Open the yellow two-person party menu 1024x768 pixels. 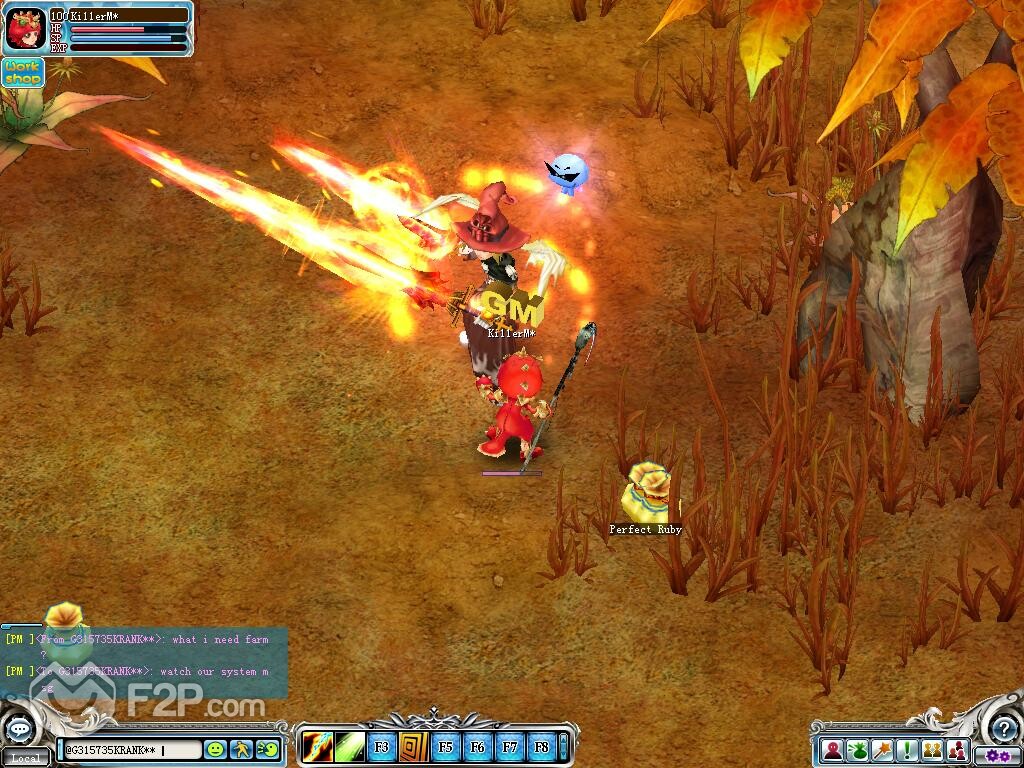(x=932, y=749)
